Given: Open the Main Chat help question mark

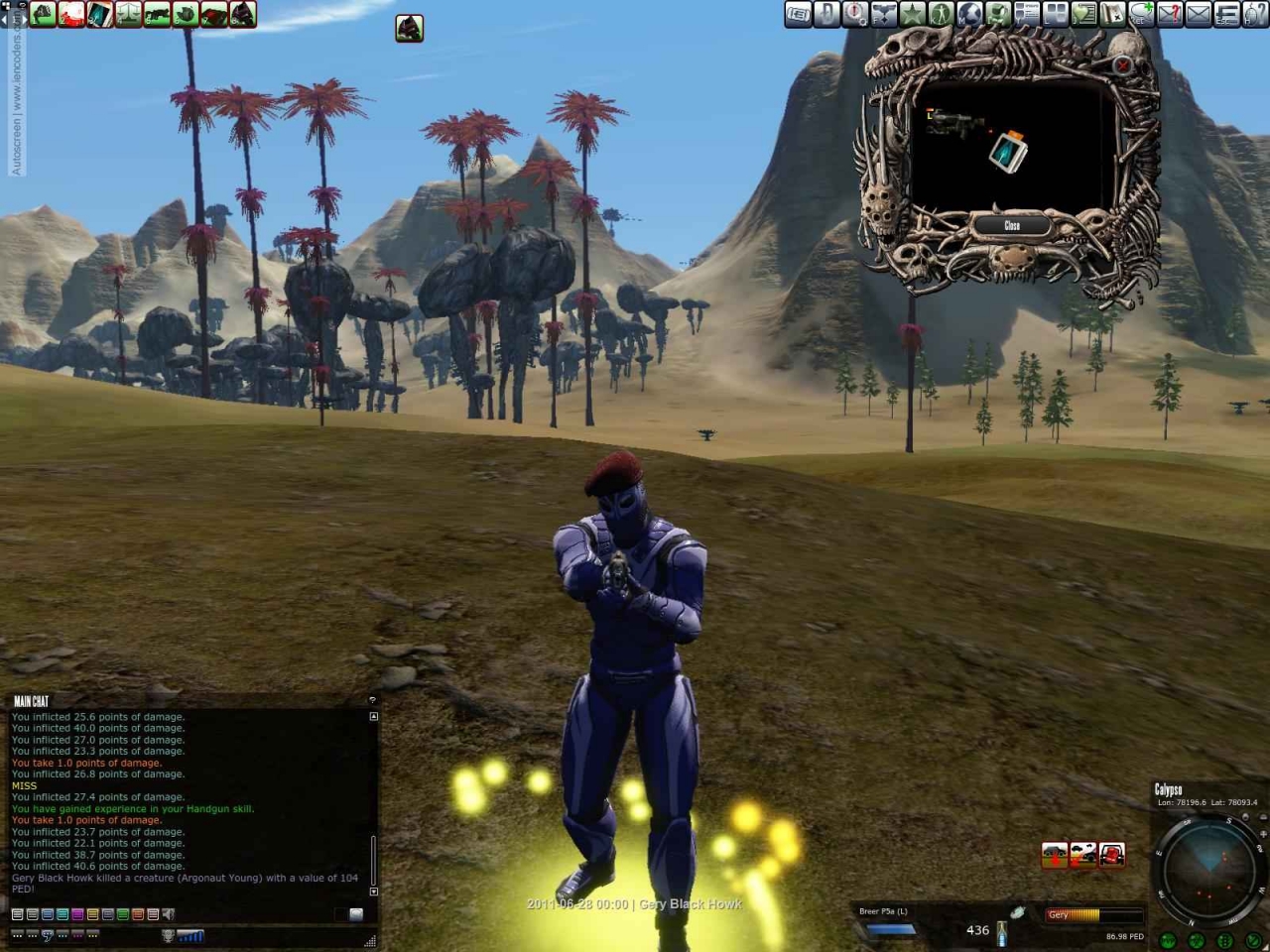Looking at the screenshot, I should point(372,700).
